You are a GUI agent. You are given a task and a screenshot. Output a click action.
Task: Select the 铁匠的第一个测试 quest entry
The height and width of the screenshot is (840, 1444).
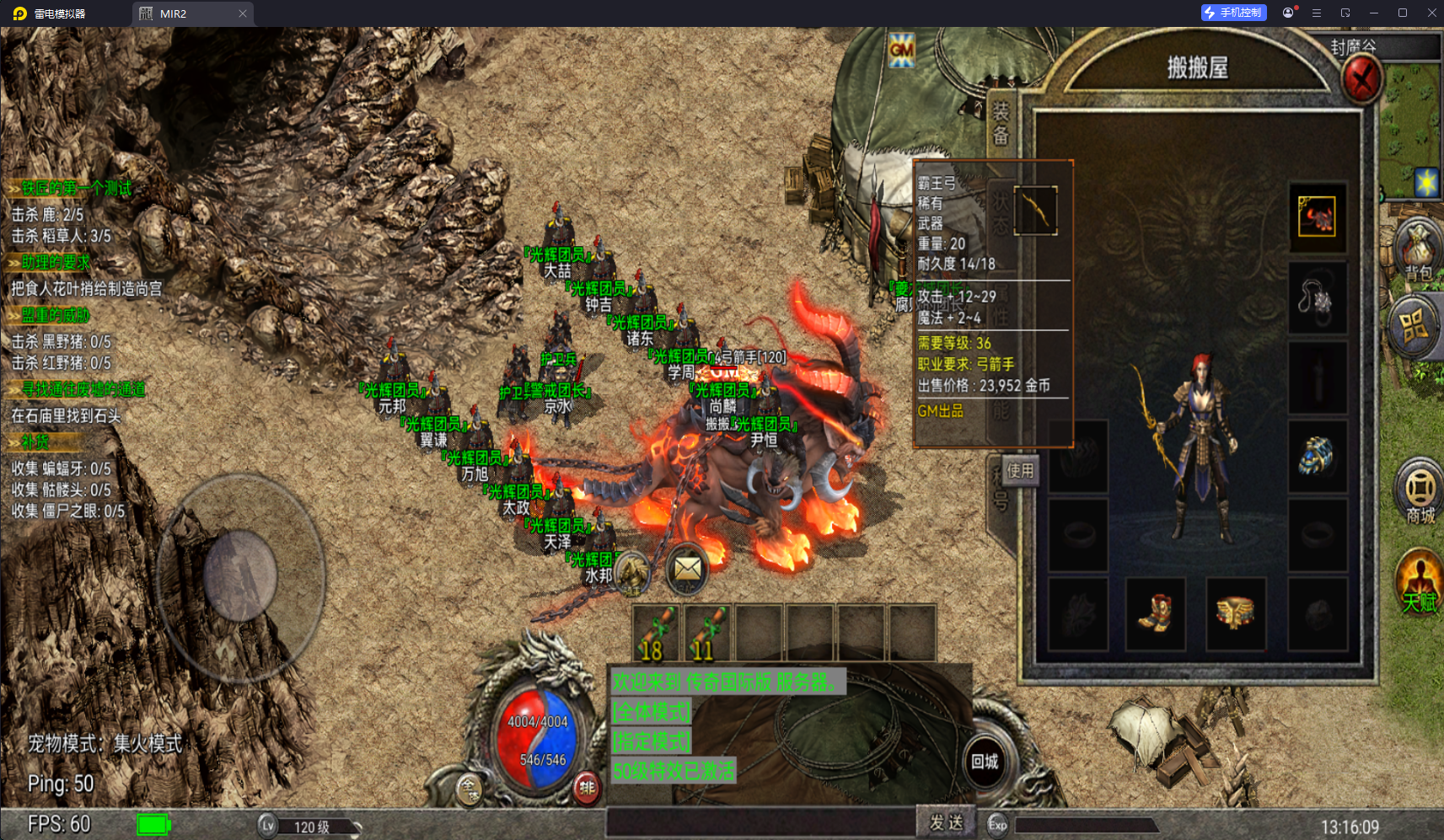point(76,188)
